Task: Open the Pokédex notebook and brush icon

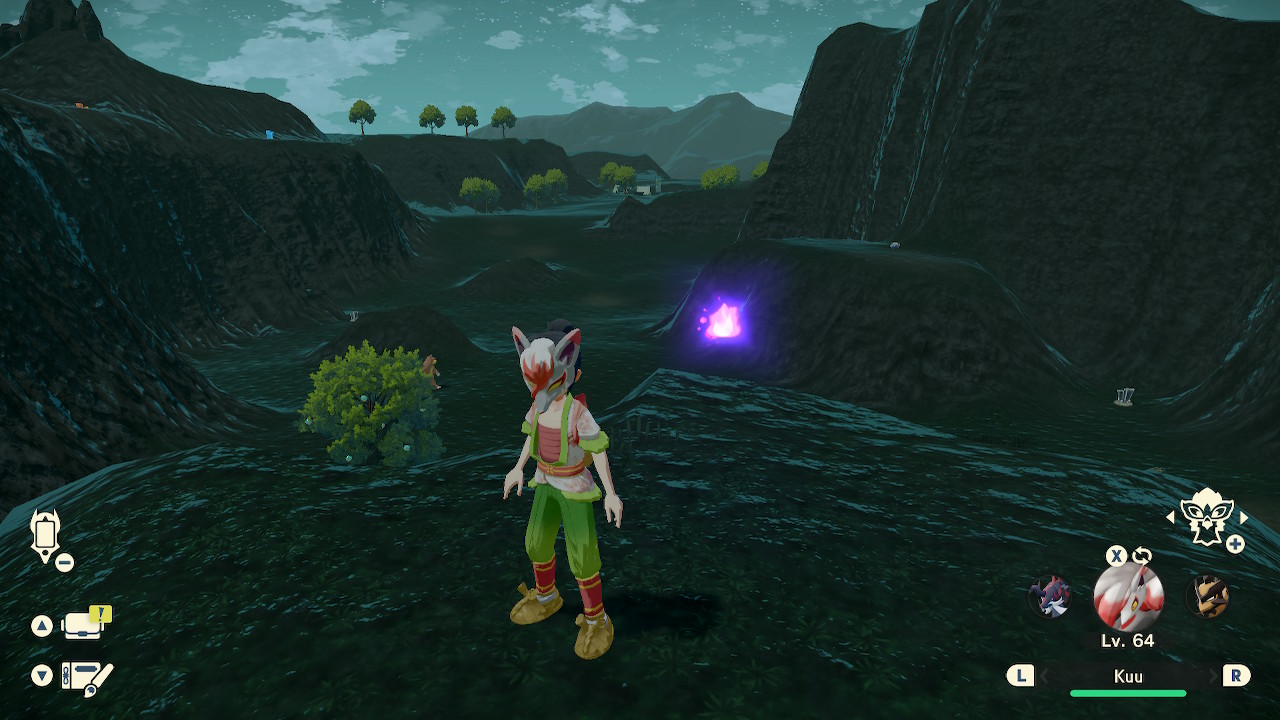Action: coord(86,677)
